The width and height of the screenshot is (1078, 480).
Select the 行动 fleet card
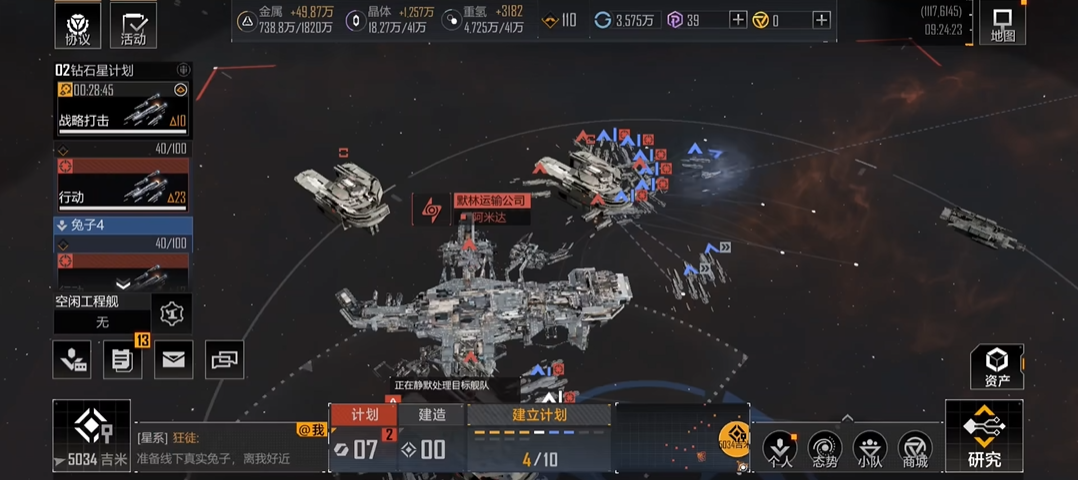(123, 185)
